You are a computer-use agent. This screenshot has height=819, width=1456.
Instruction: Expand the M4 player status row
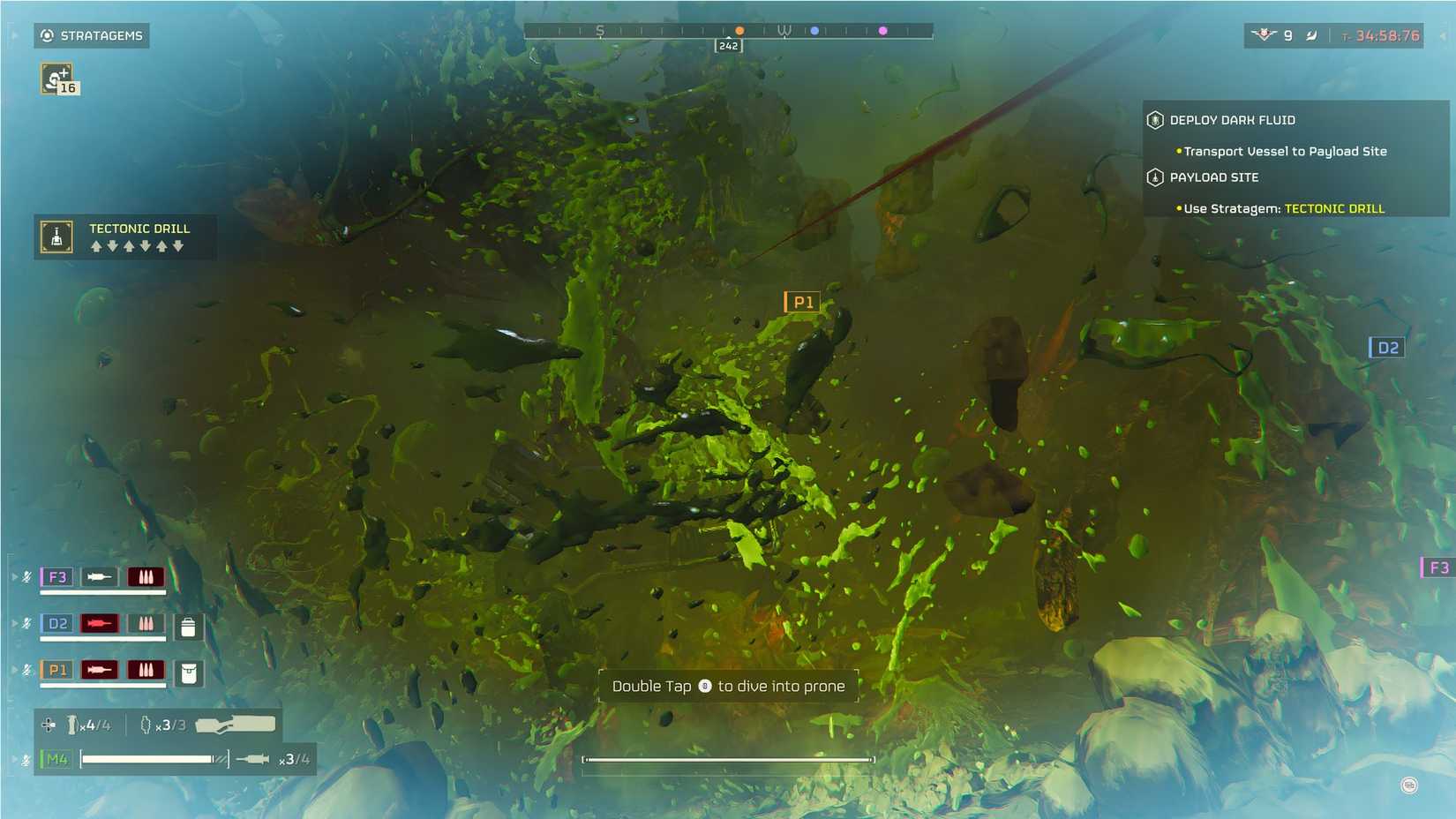tap(14, 758)
